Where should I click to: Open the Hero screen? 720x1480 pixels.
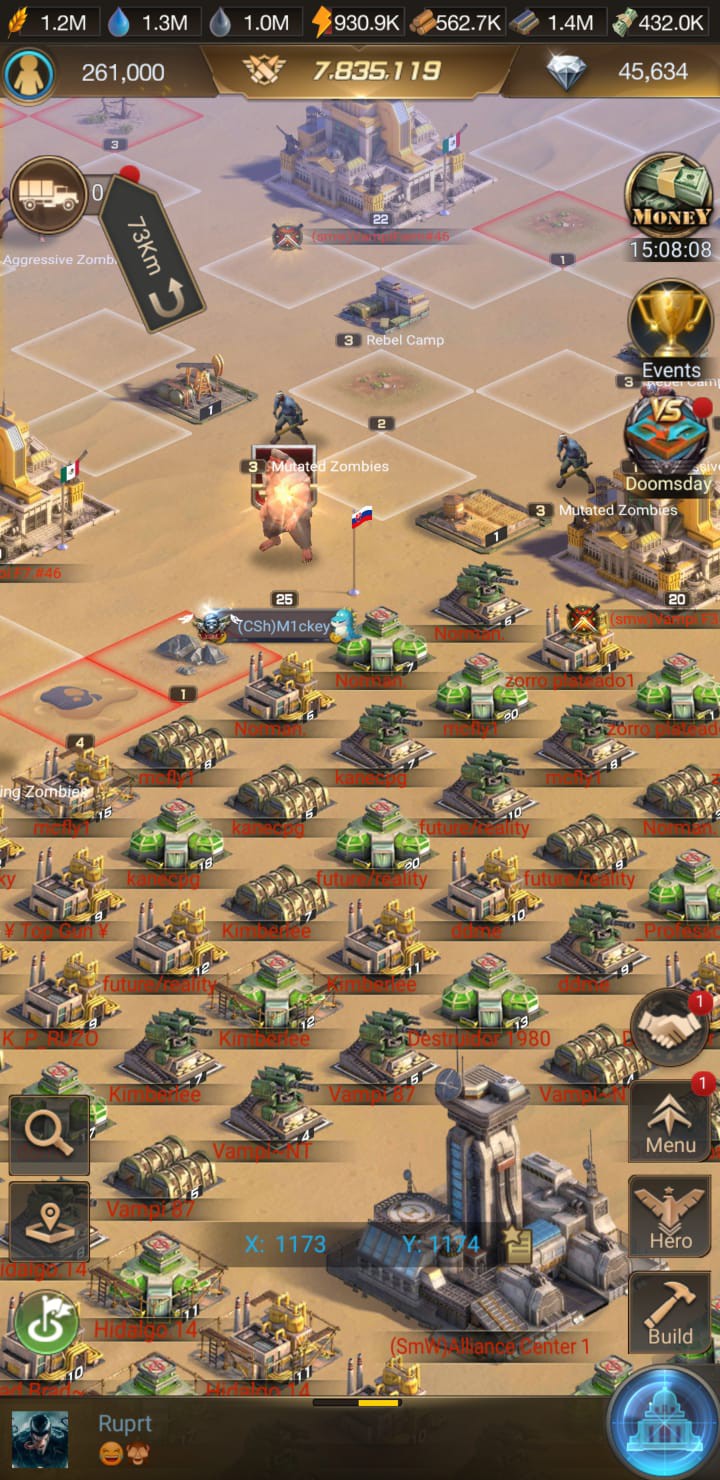[670, 1216]
